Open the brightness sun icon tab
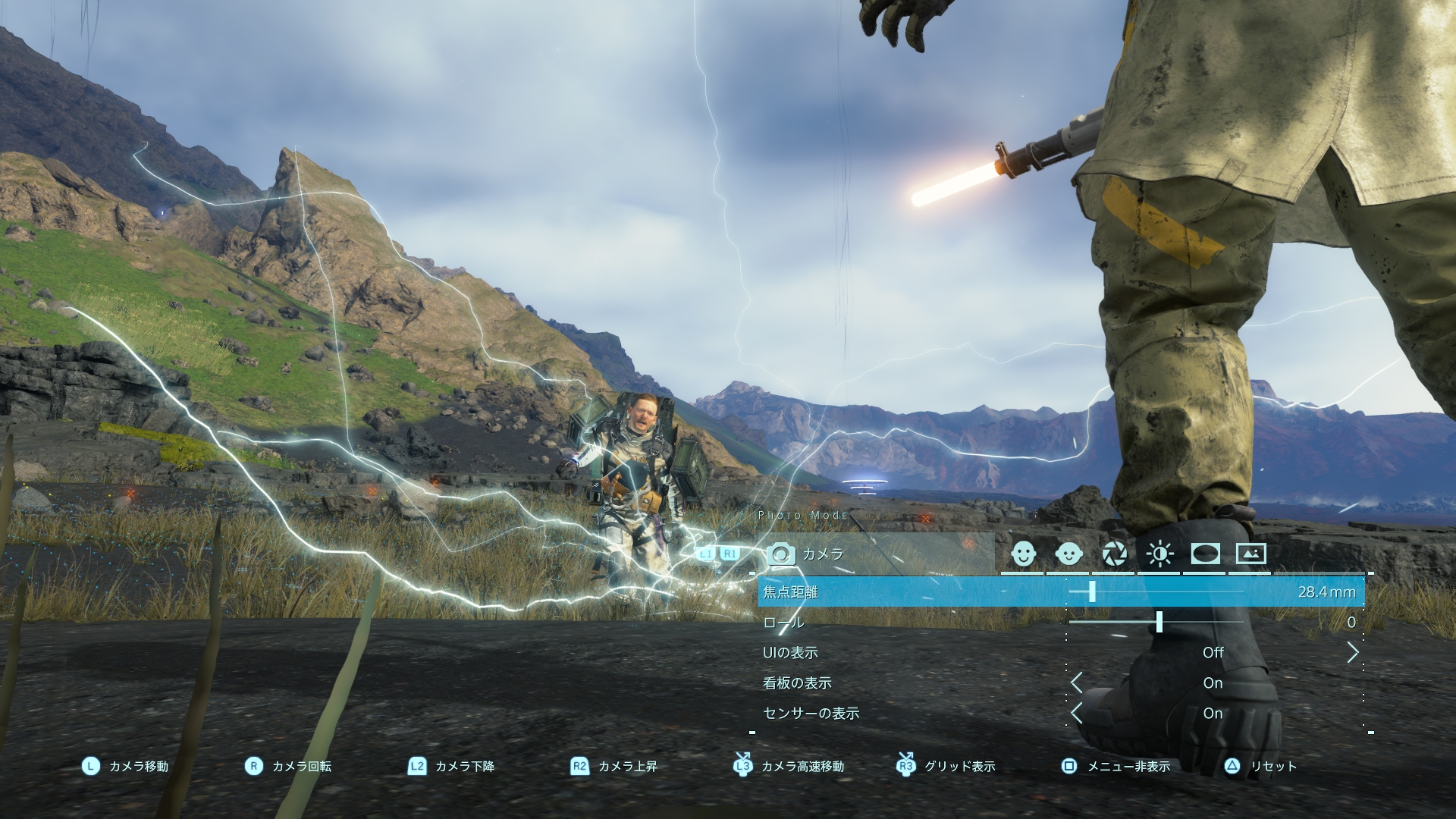 1159,554
